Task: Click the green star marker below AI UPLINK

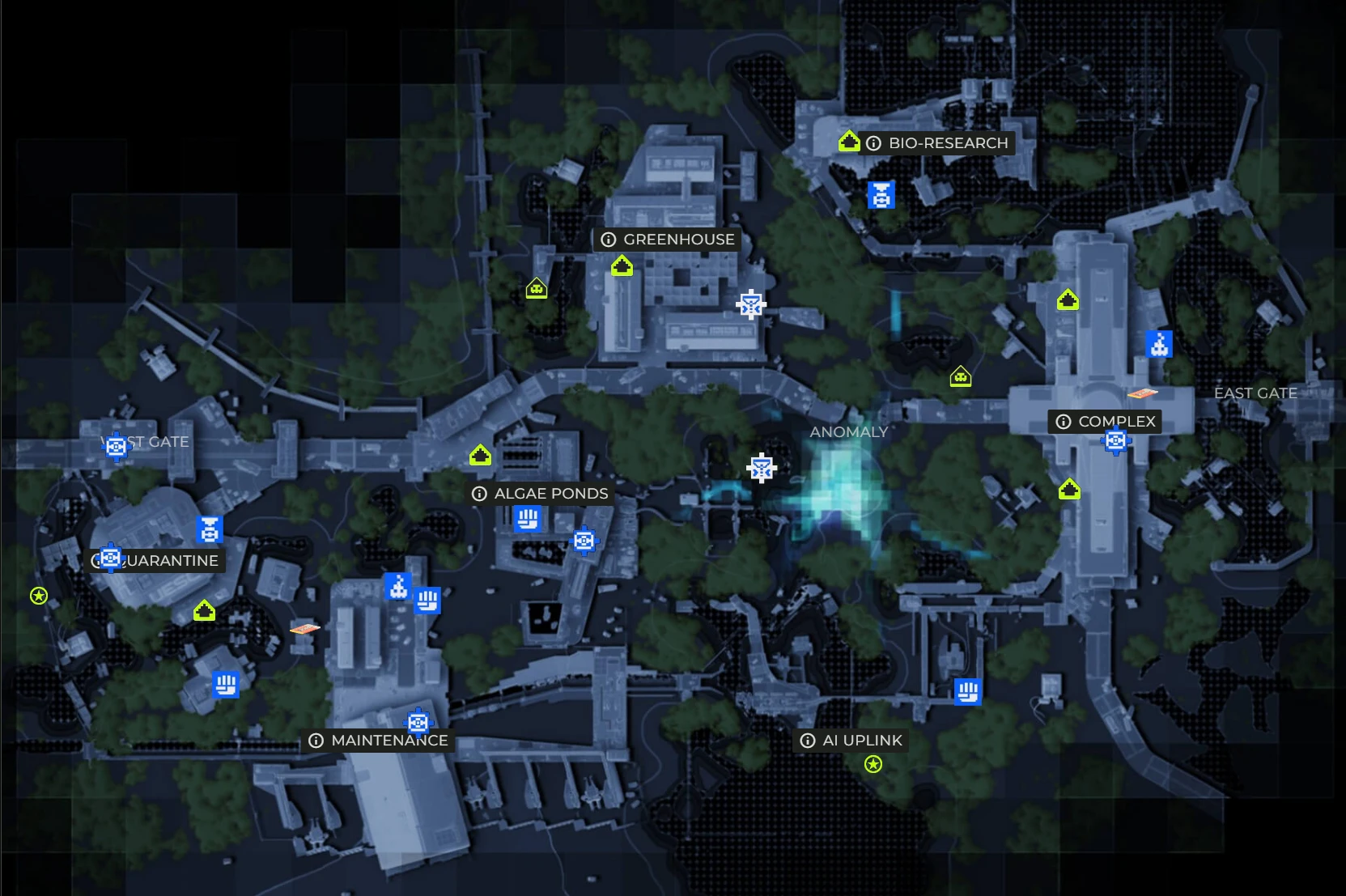Action: tap(873, 764)
